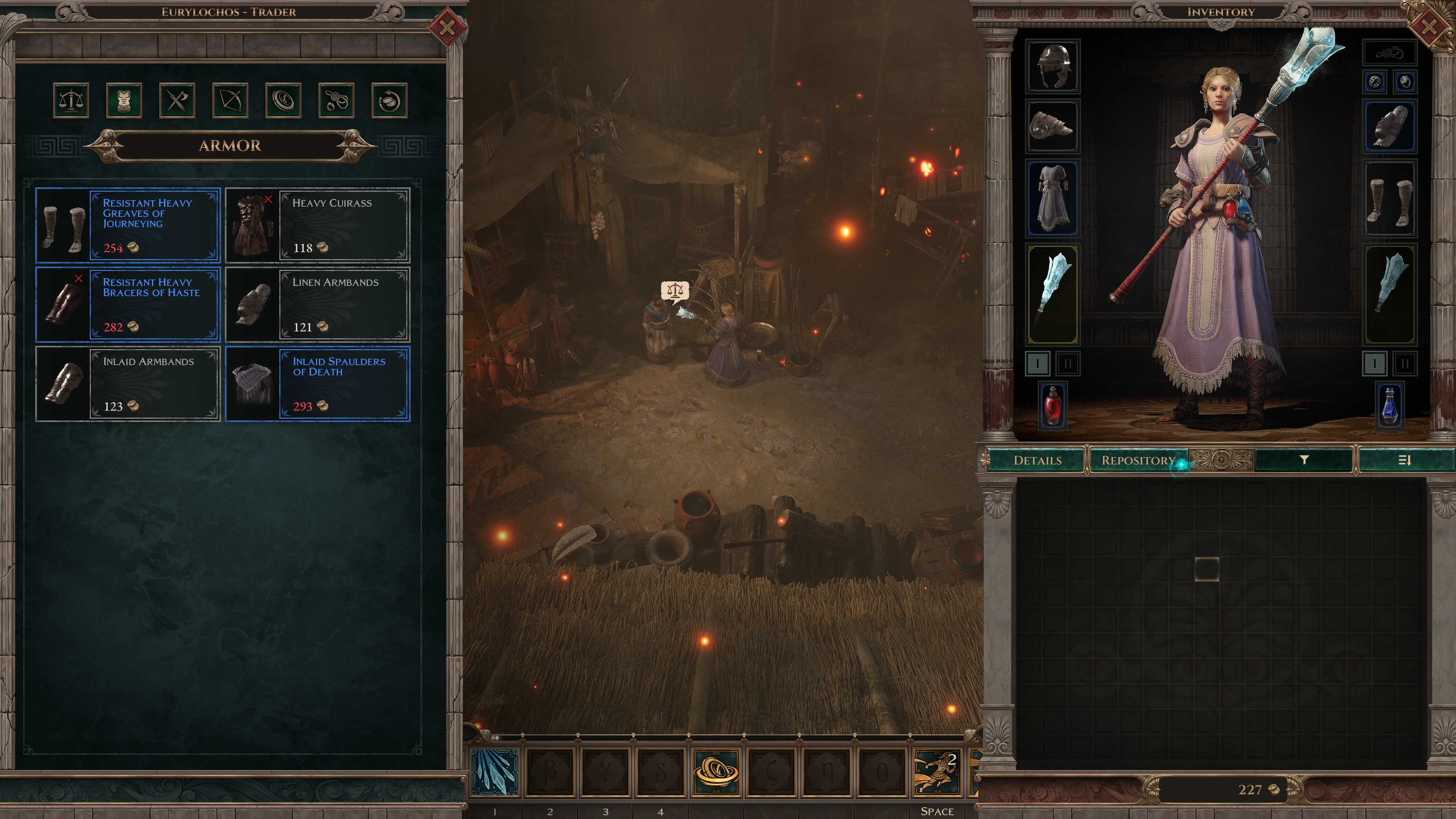Screen dimensions: 1456x819
Task: Switch to the Repository tab
Action: [x=1138, y=460]
